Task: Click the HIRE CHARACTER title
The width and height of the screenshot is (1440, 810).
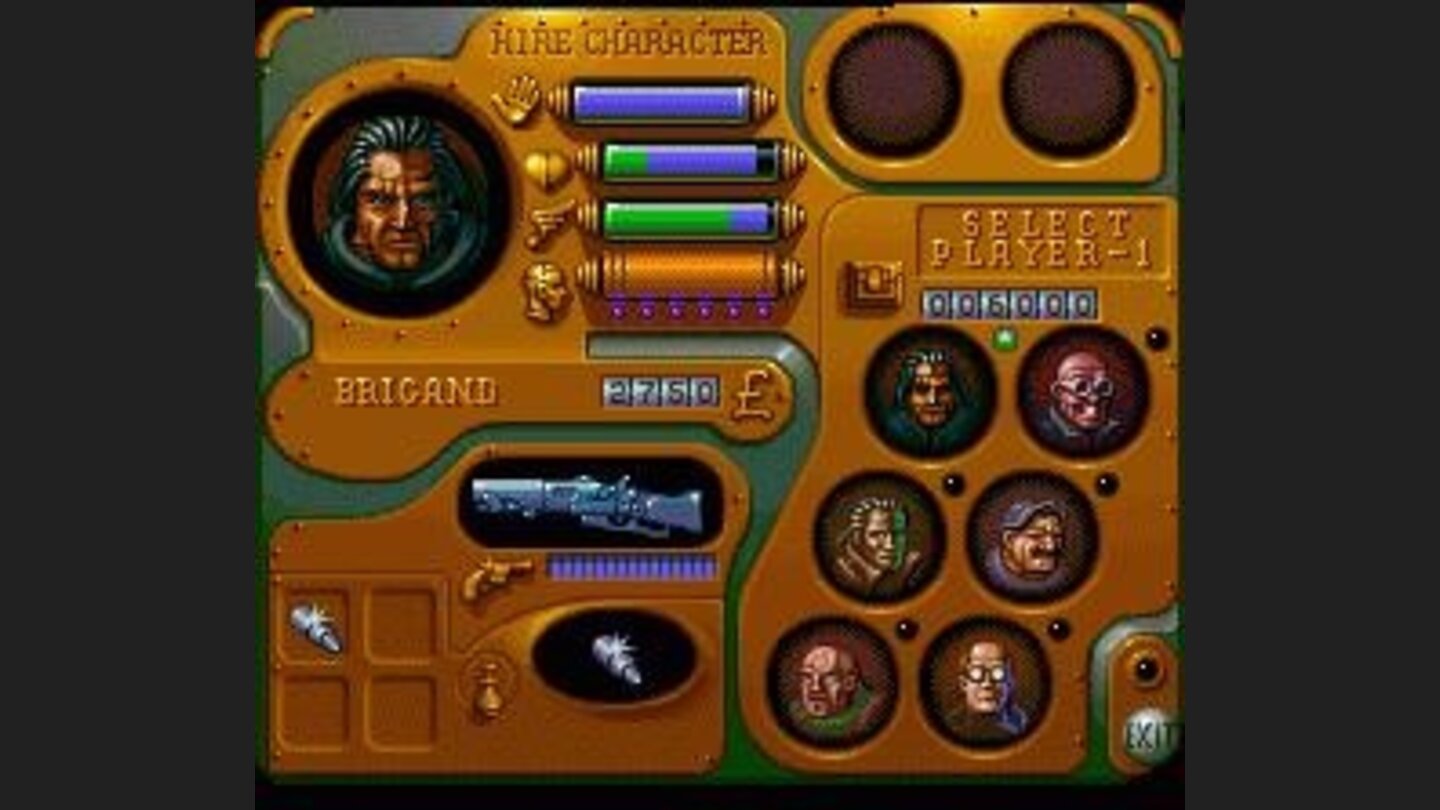Action: pos(630,38)
